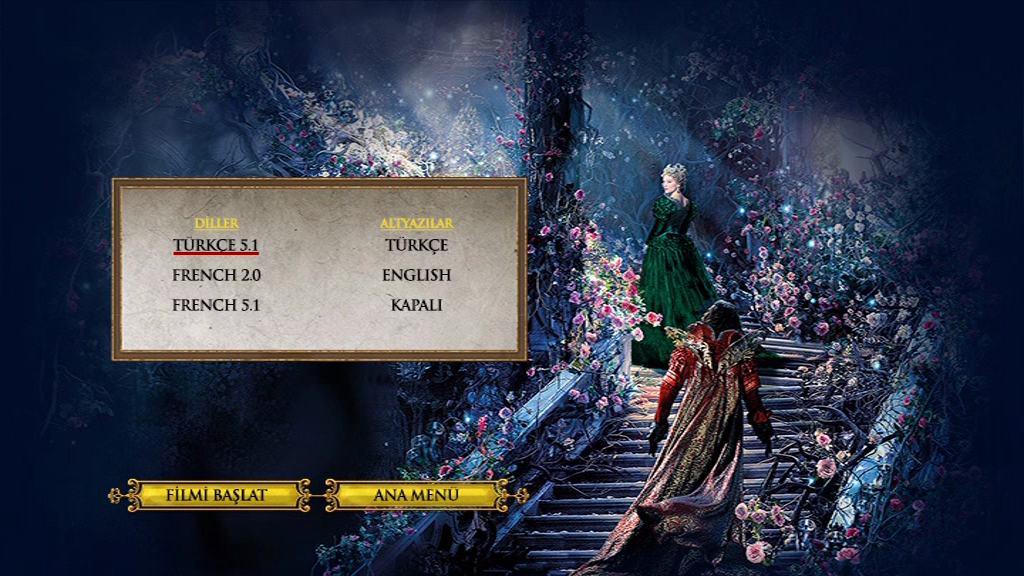
Task: Choose French 2.0 audio track
Action: pos(216,275)
